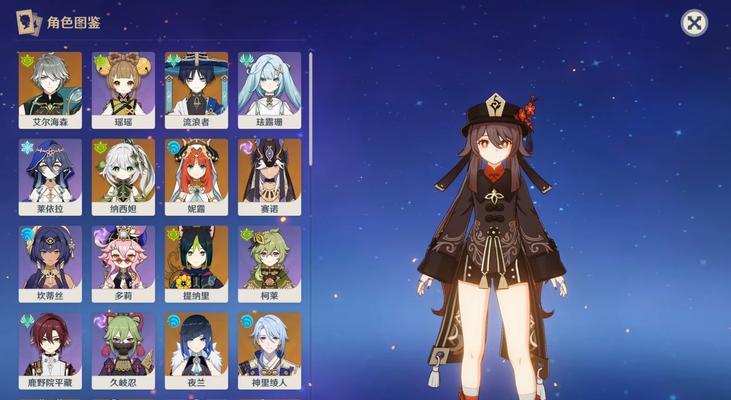The width and height of the screenshot is (731, 400).
Task: Show the 提纳里 character entry
Action: pos(196,262)
